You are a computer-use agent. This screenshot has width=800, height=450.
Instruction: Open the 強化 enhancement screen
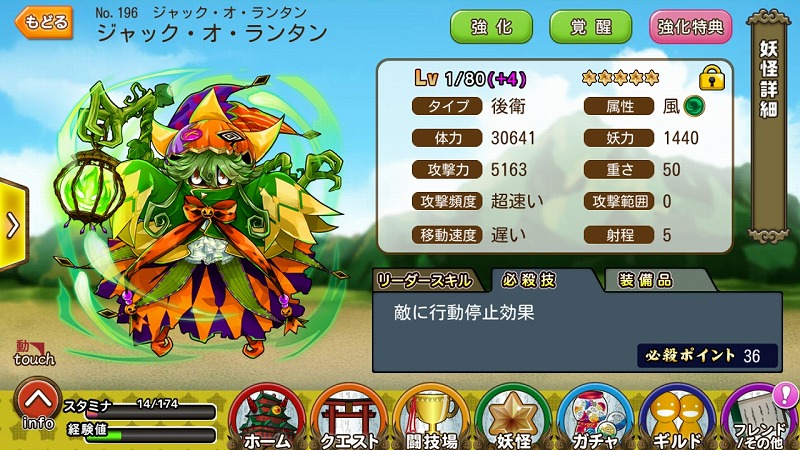point(491,26)
